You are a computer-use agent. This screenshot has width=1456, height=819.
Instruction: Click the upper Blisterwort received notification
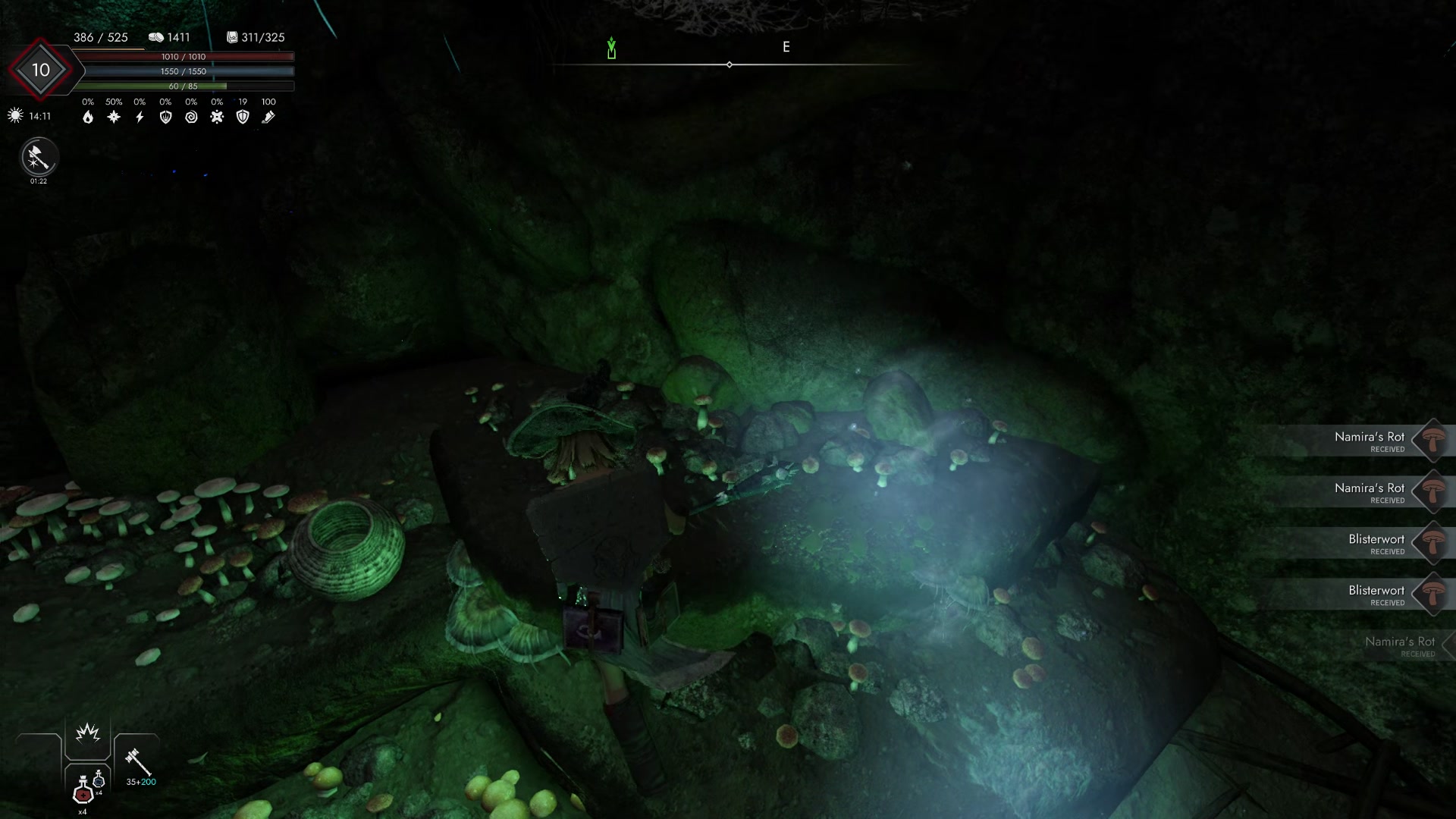pos(1376,543)
